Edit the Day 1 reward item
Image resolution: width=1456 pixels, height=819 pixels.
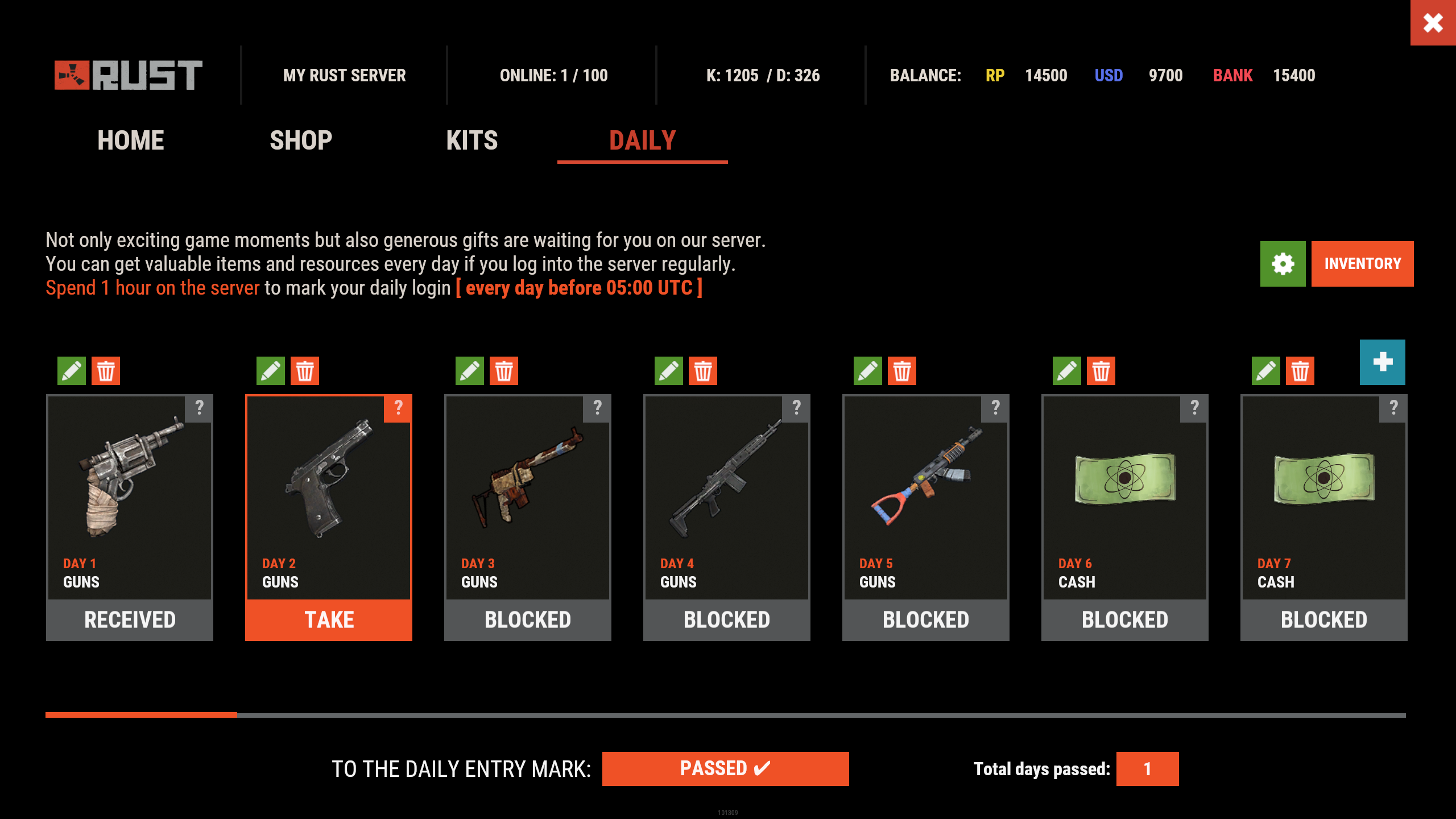(71, 370)
